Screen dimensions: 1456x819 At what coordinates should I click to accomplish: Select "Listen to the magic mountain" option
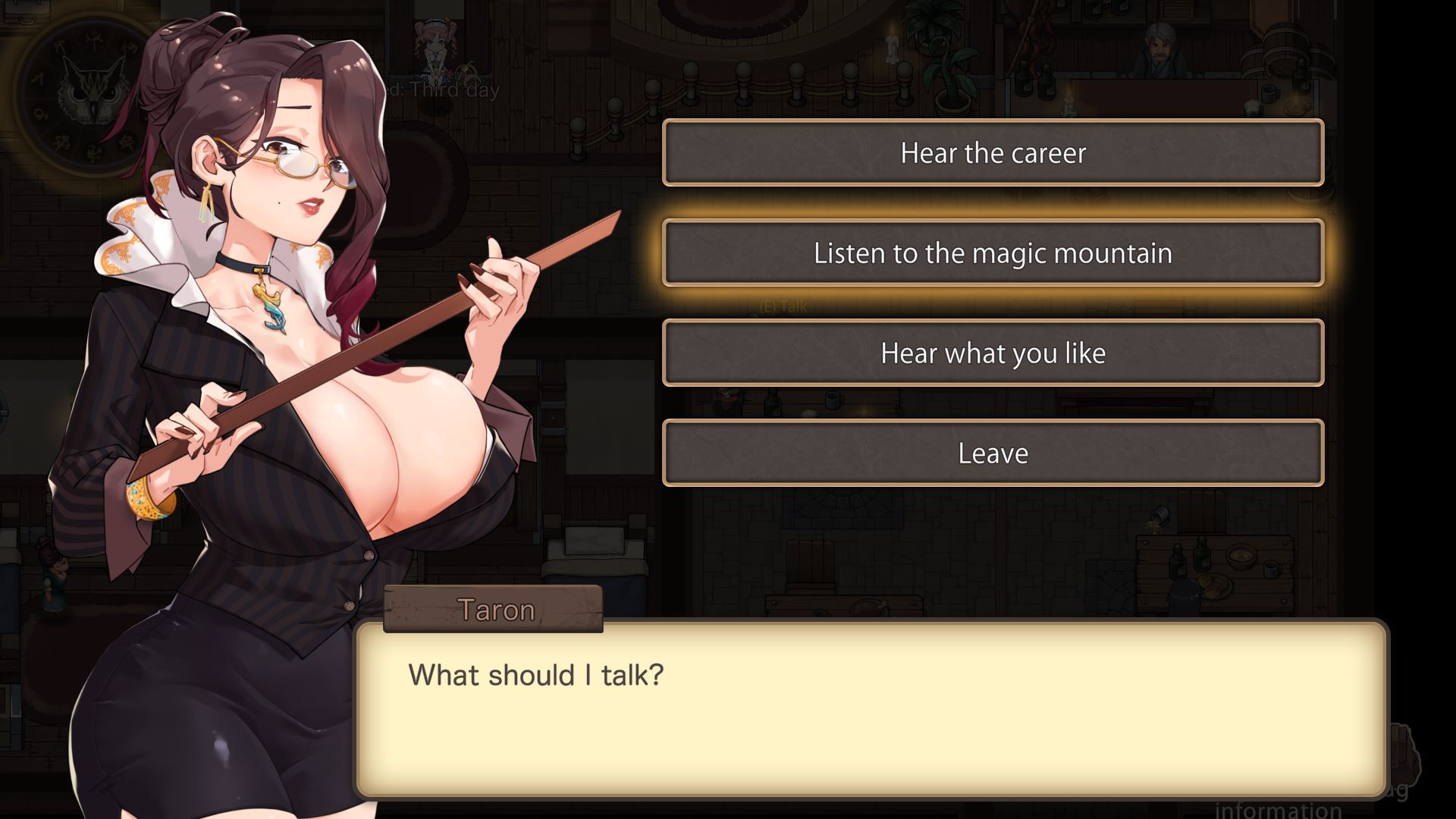993,253
